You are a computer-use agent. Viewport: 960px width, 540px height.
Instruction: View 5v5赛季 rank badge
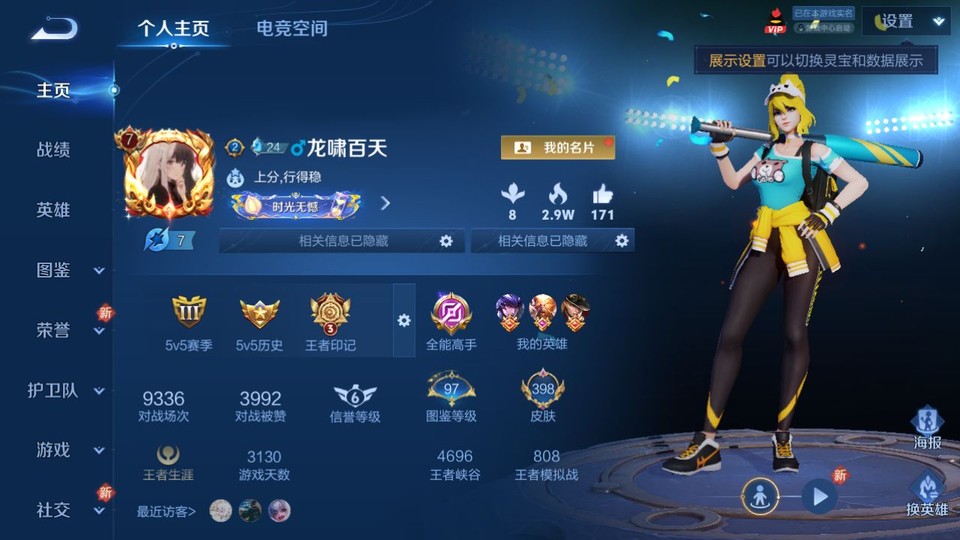pos(189,318)
